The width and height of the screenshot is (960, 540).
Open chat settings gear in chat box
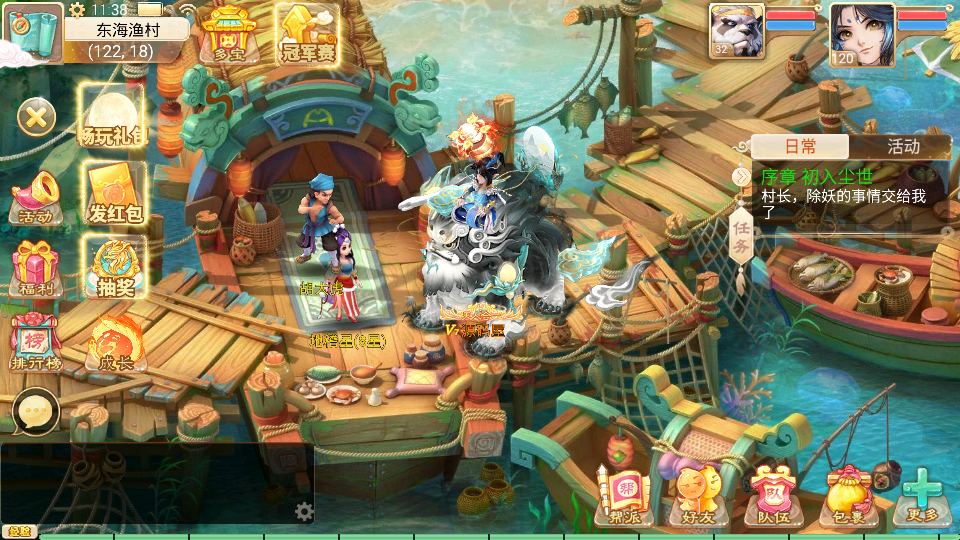tap(304, 512)
